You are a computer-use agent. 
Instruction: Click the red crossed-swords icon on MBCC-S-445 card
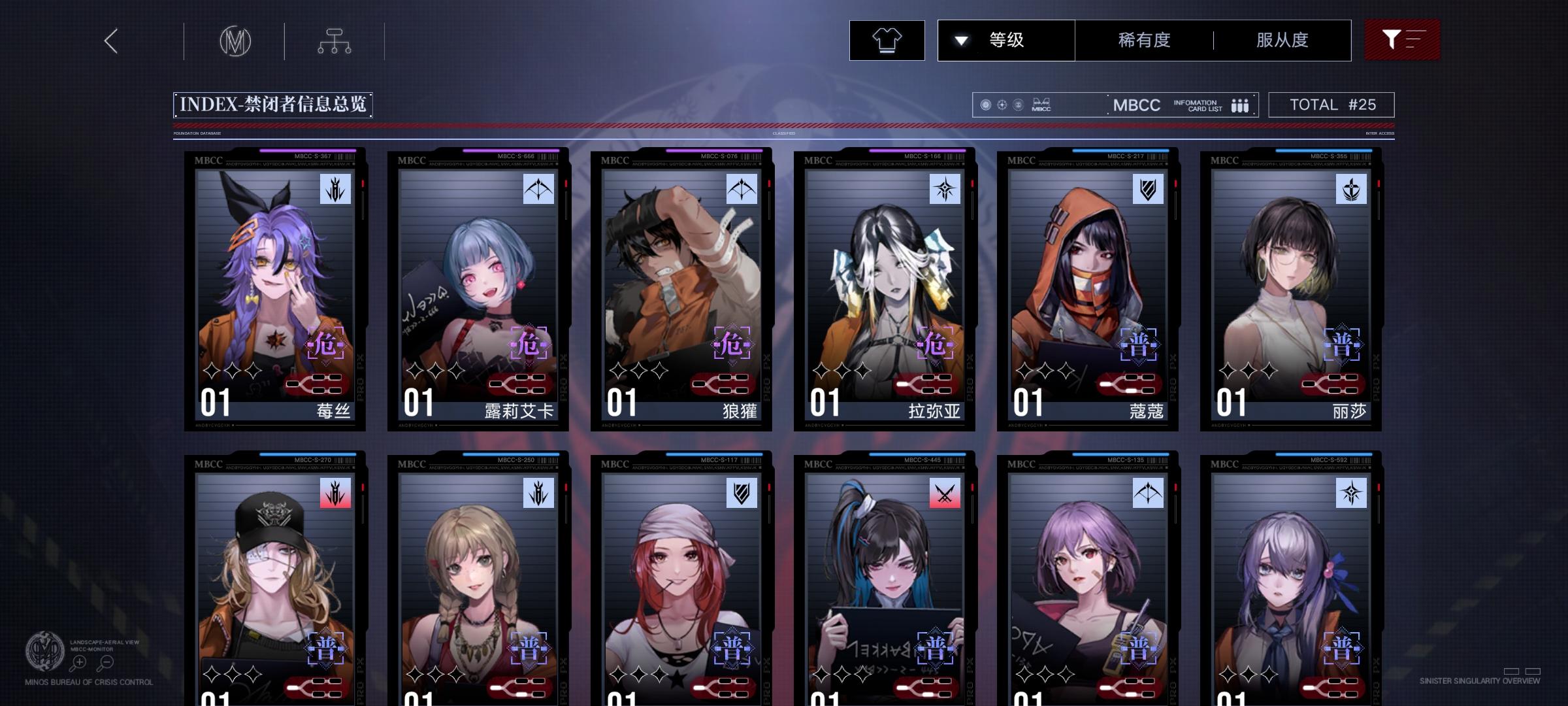coord(945,495)
